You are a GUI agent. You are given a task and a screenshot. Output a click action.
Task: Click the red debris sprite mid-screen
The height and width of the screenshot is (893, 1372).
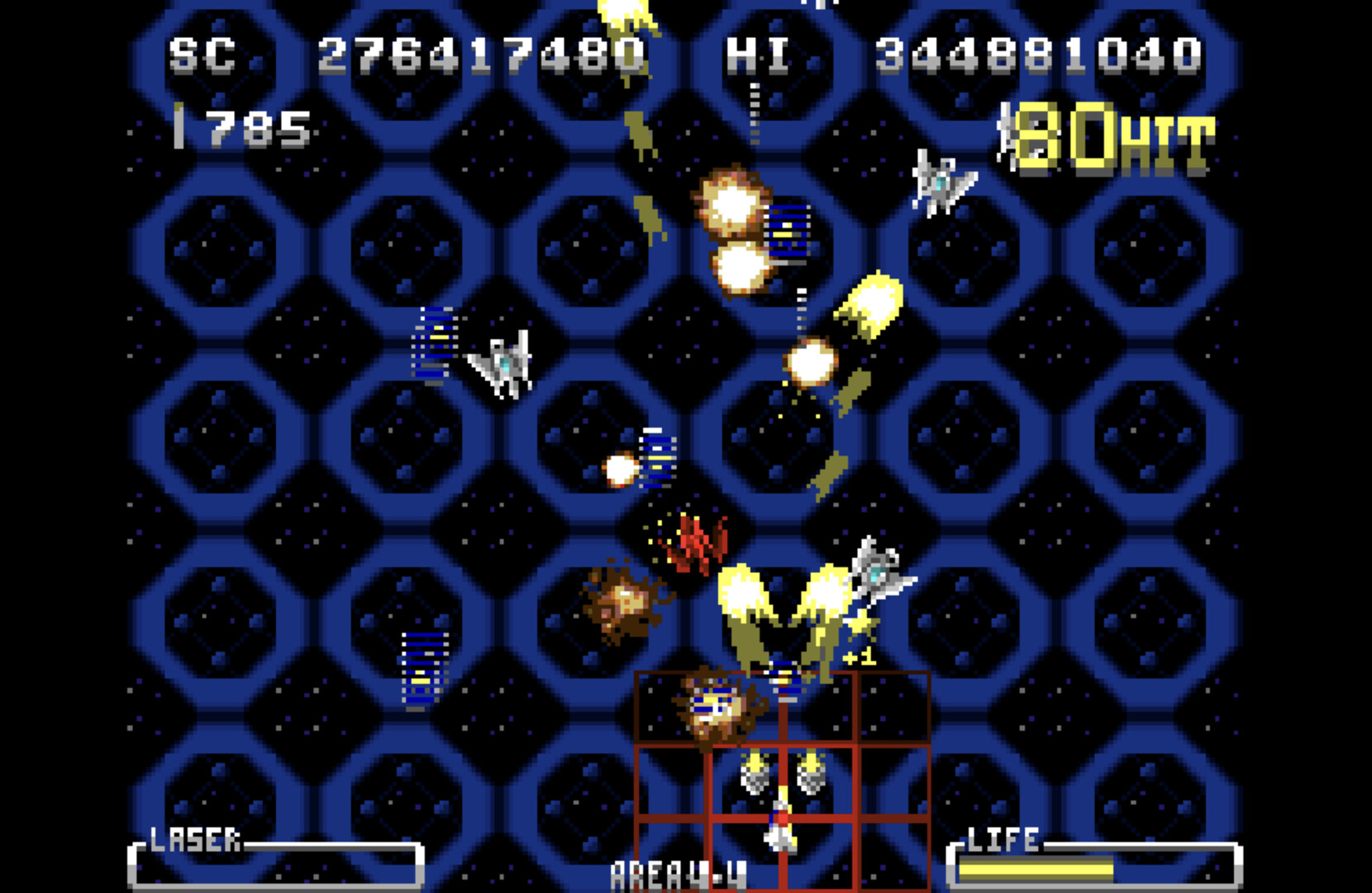pyautogui.click(x=694, y=542)
